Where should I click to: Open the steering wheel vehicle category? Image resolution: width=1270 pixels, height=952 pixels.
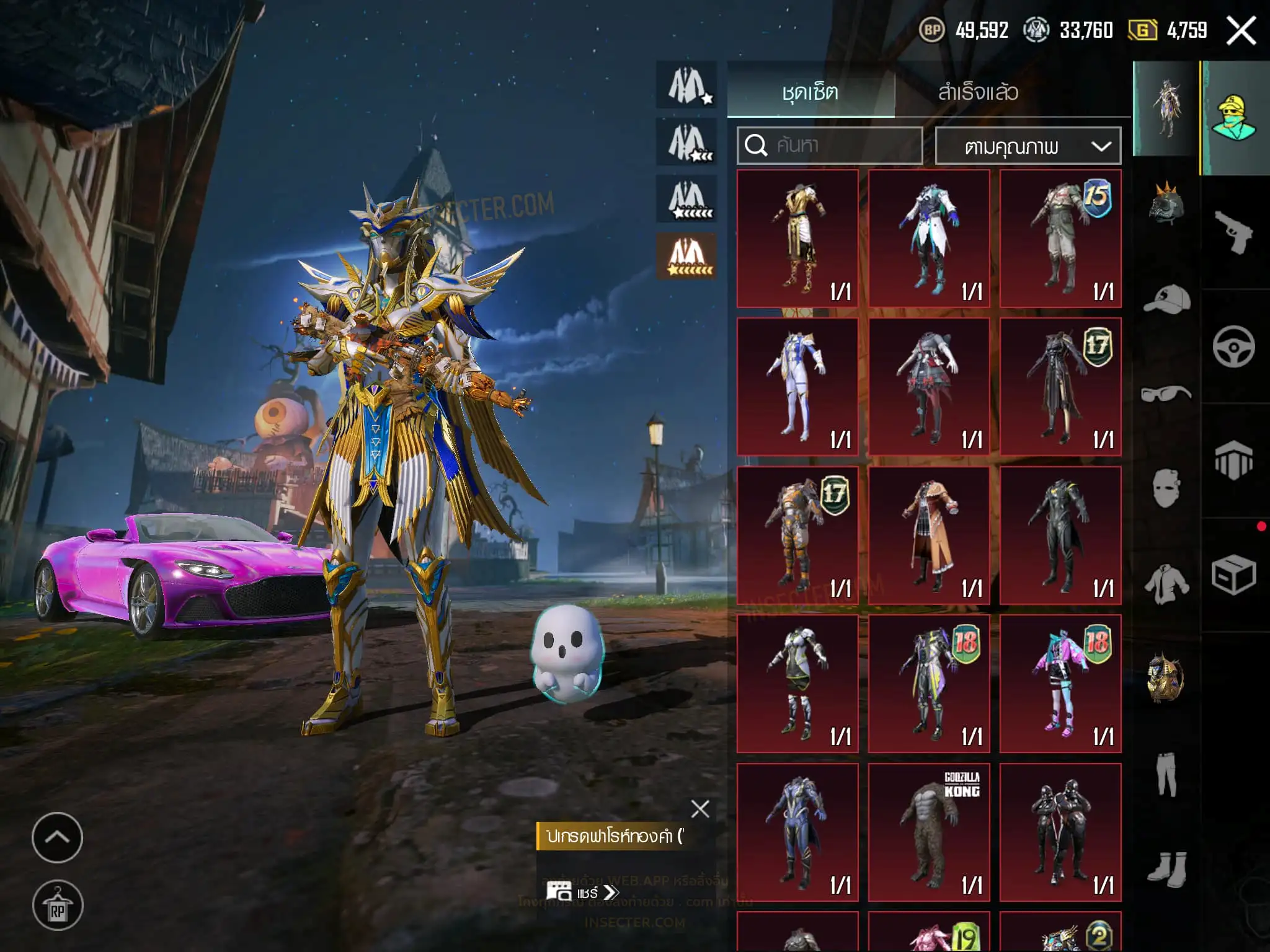(1233, 346)
